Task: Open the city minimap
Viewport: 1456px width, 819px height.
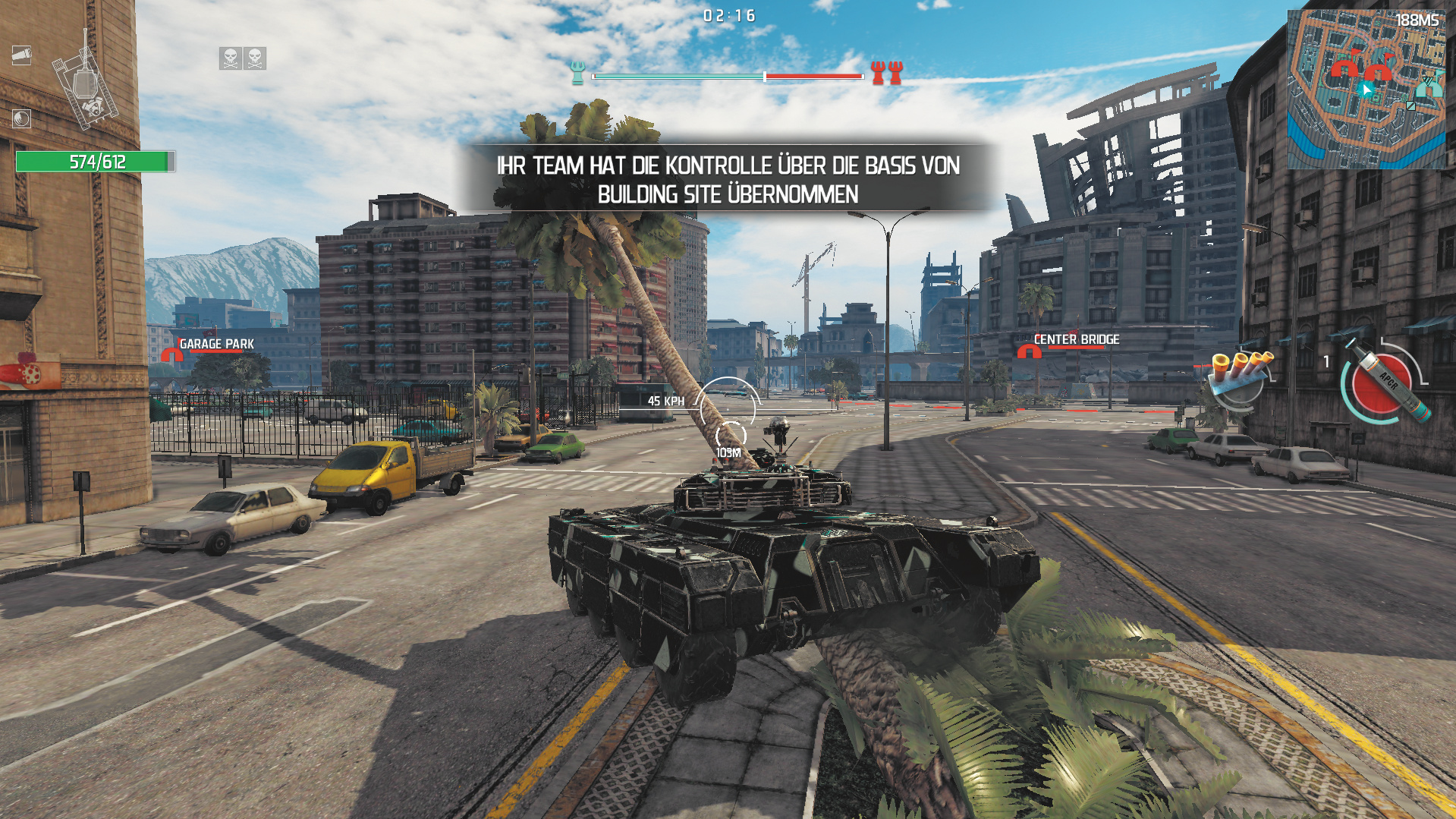Action: pyautogui.click(x=1366, y=90)
